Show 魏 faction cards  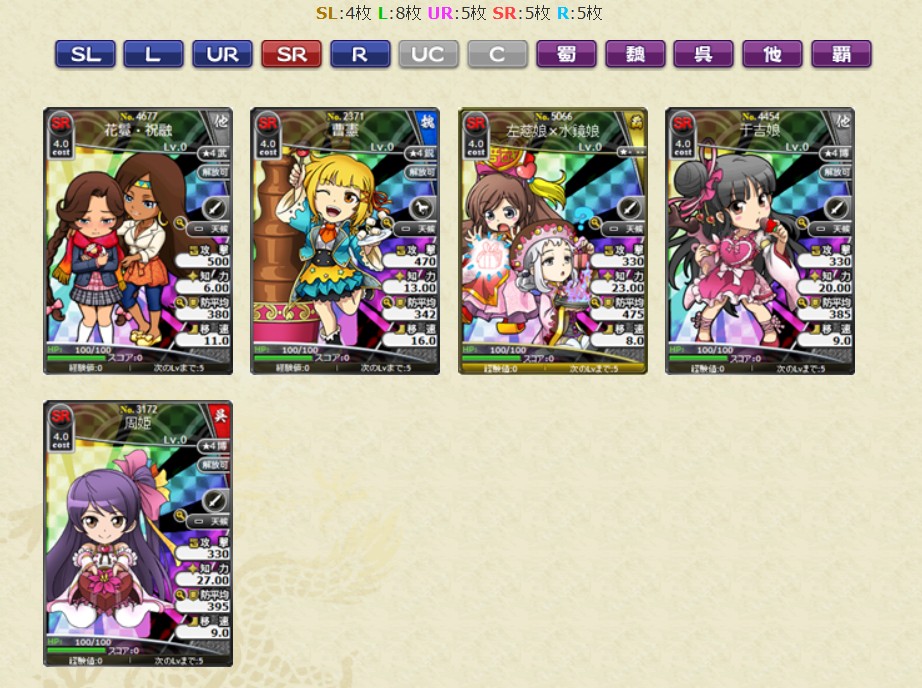pos(635,55)
